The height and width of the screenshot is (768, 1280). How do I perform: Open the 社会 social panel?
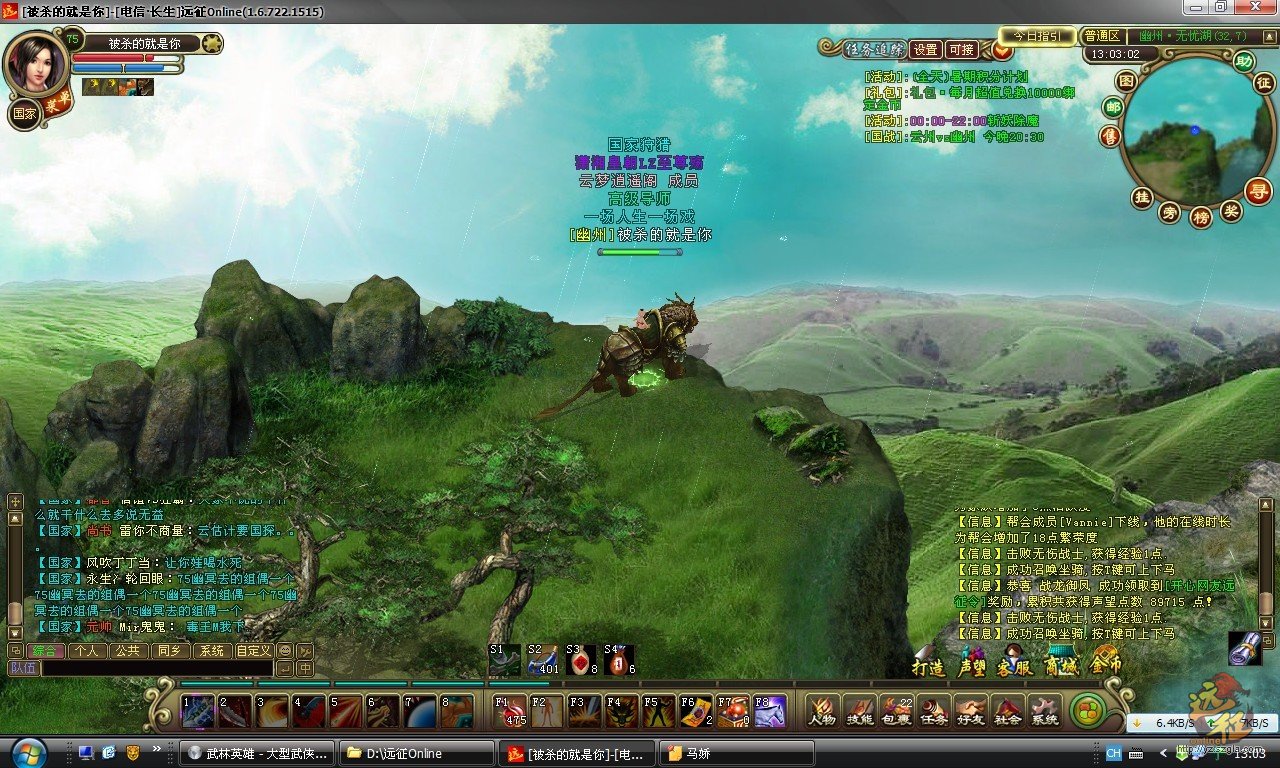click(1007, 710)
